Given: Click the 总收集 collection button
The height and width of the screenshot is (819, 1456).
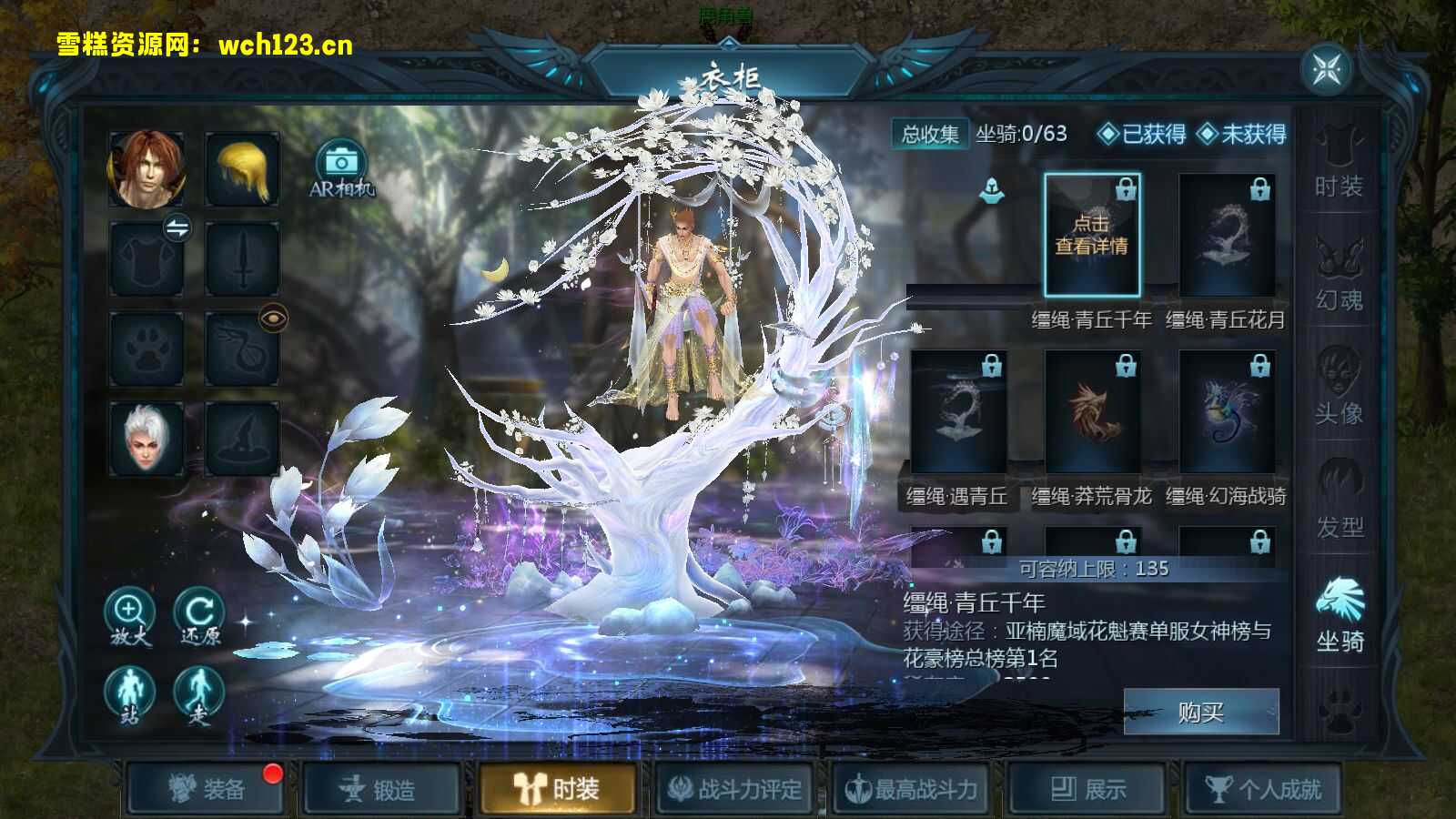Looking at the screenshot, I should [930, 133].
